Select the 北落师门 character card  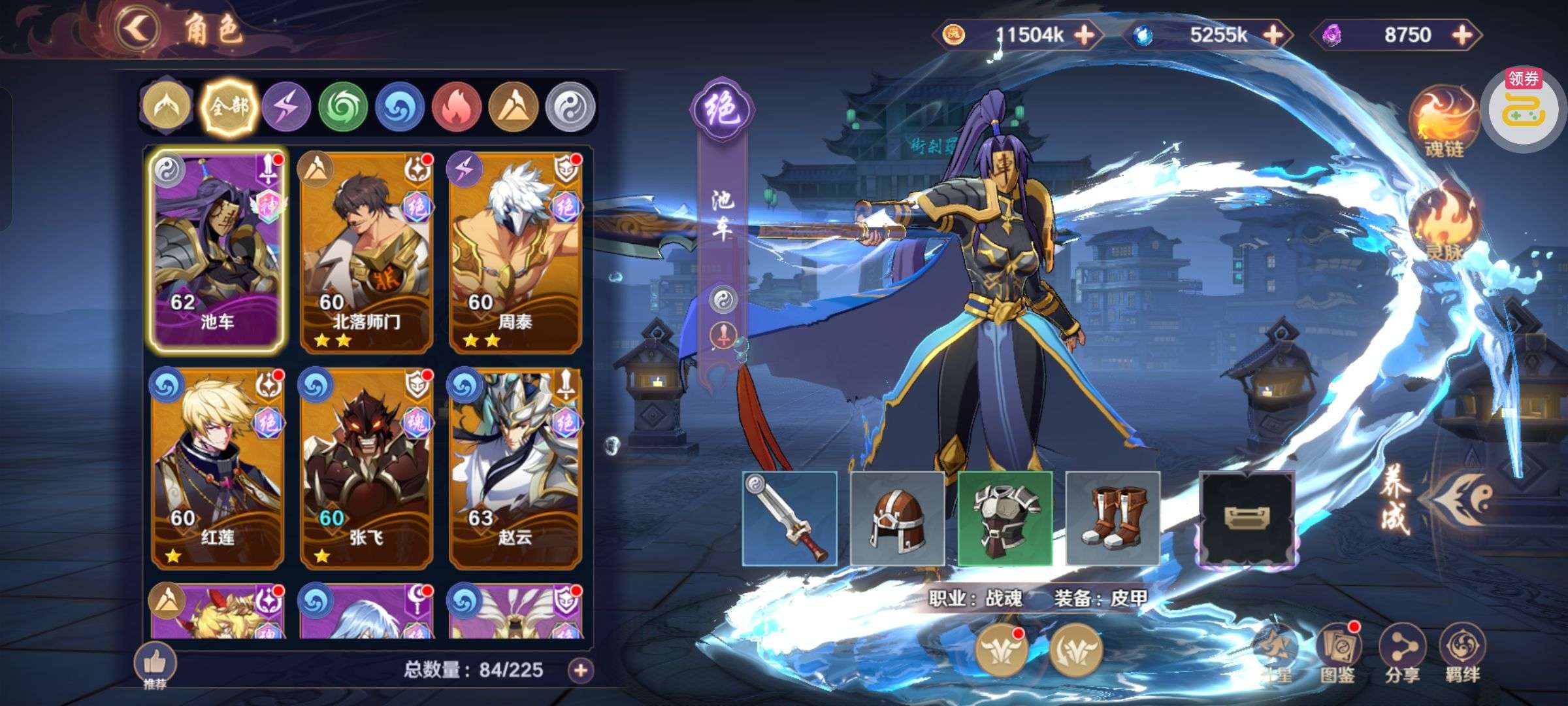coord(366,252)
